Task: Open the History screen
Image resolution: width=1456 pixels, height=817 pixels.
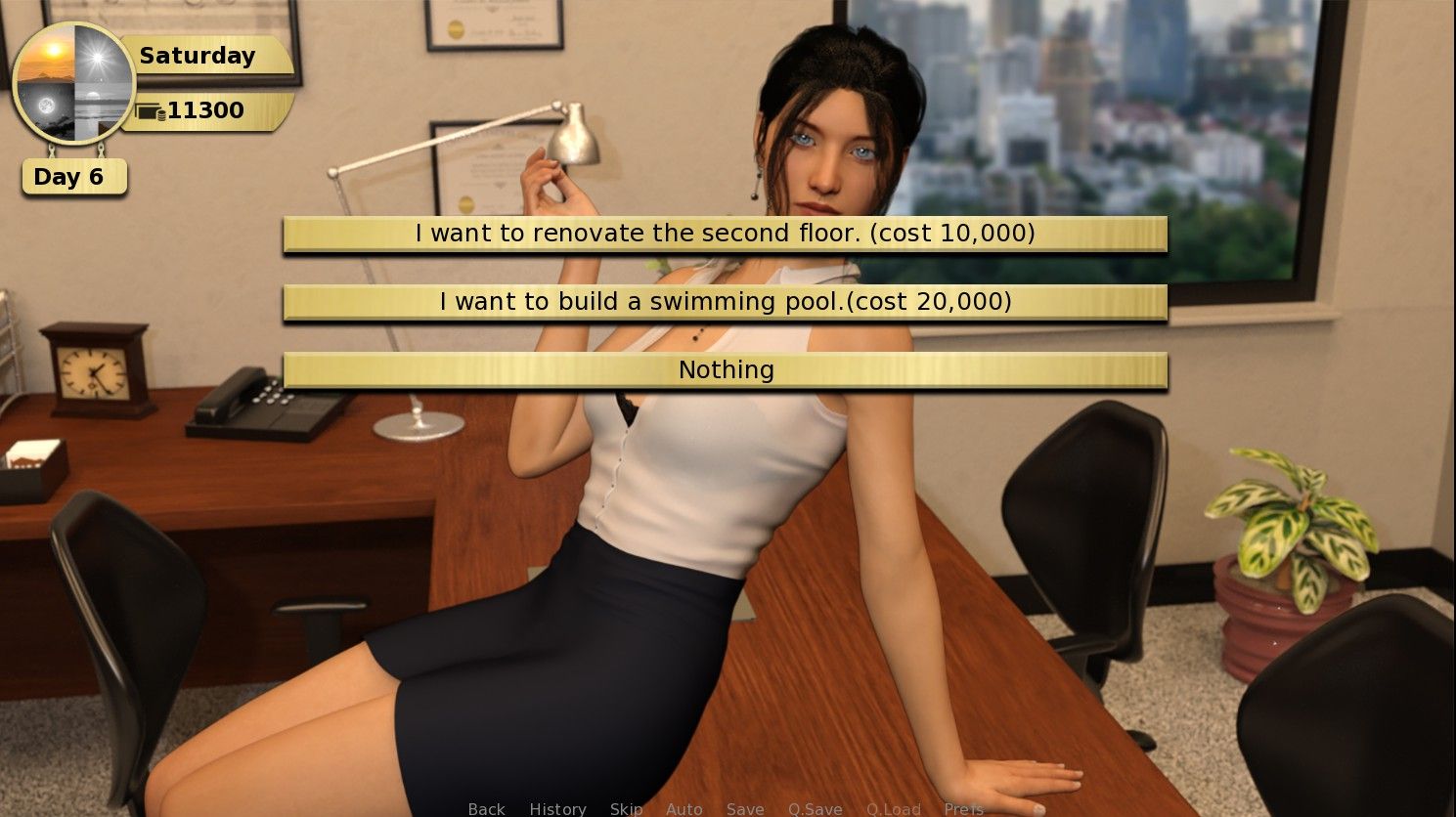Action: pyautogui.click(x=557, y=809)
